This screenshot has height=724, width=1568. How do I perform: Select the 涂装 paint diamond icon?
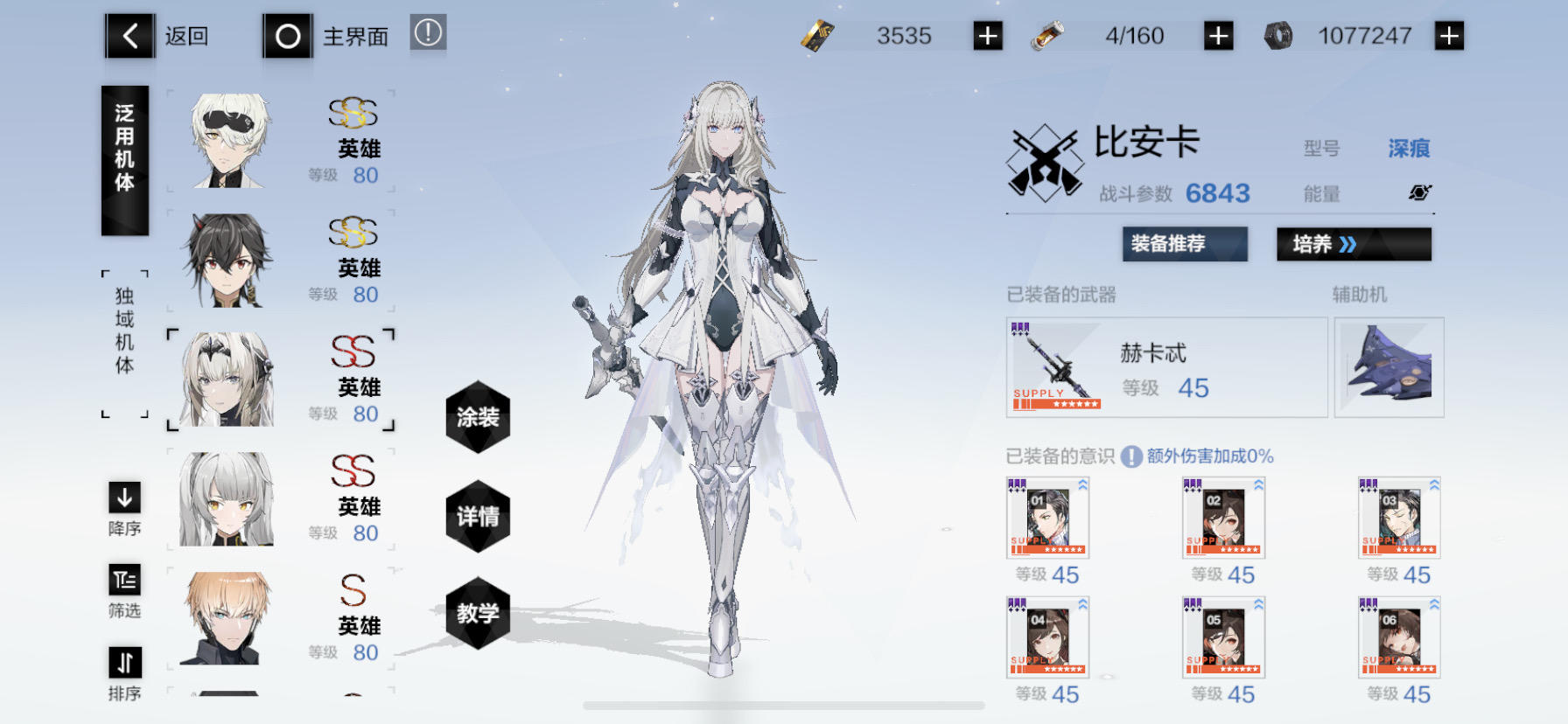pos(478,420)
